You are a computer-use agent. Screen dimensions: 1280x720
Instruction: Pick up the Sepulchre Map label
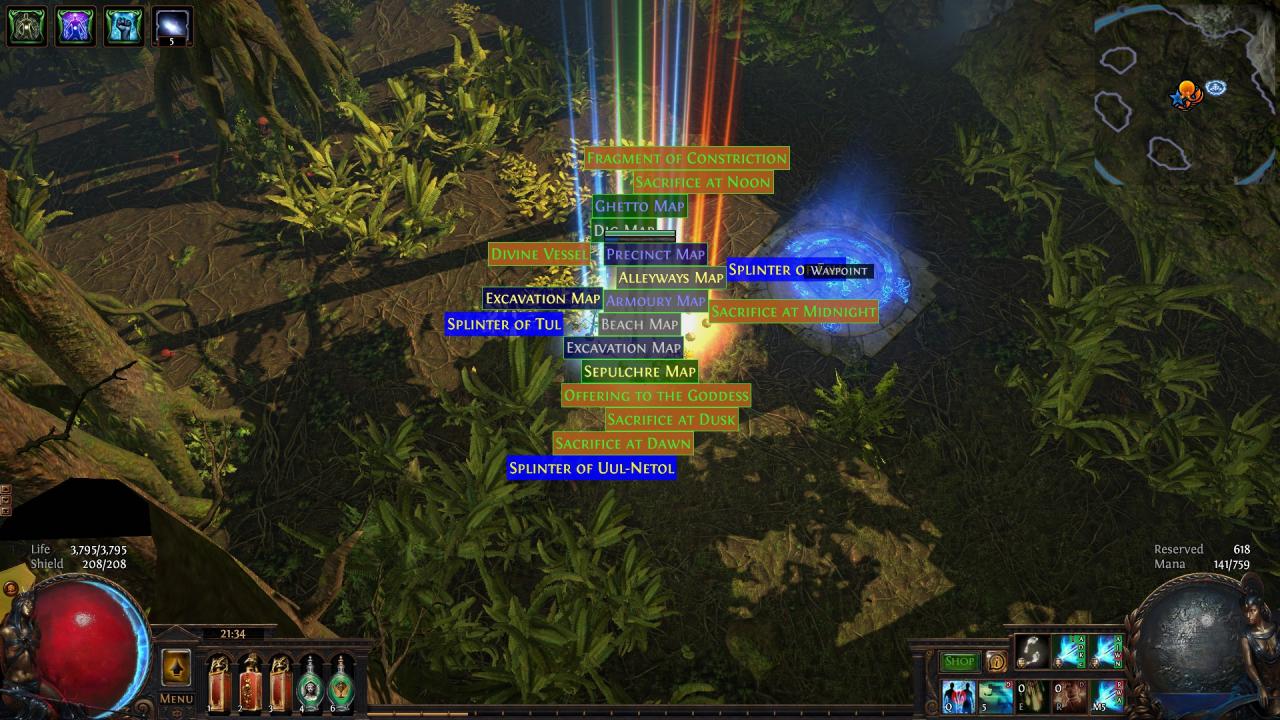(639, 371)
